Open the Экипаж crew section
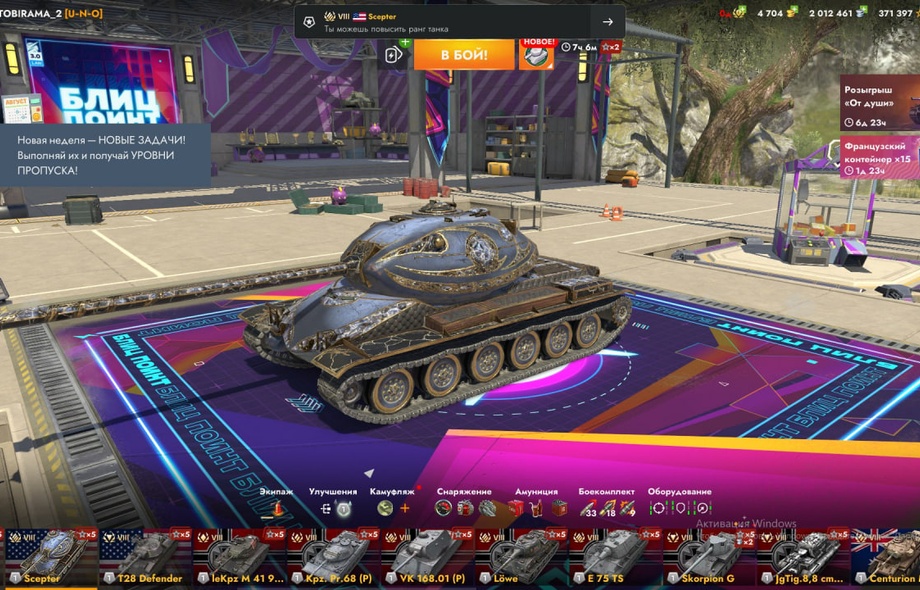The image size is (920, 590). 277,508
